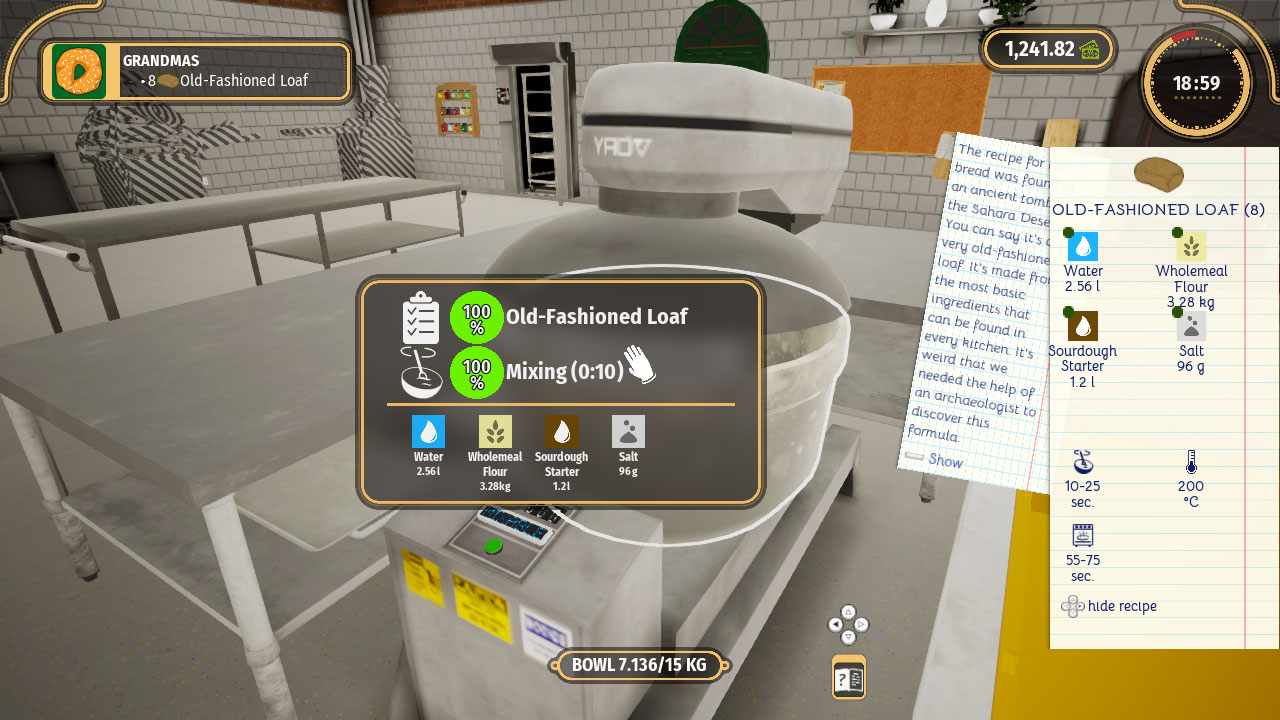
Task: Select the Water ingredient icon in the recipe panel
Action: click(1083, 245)
